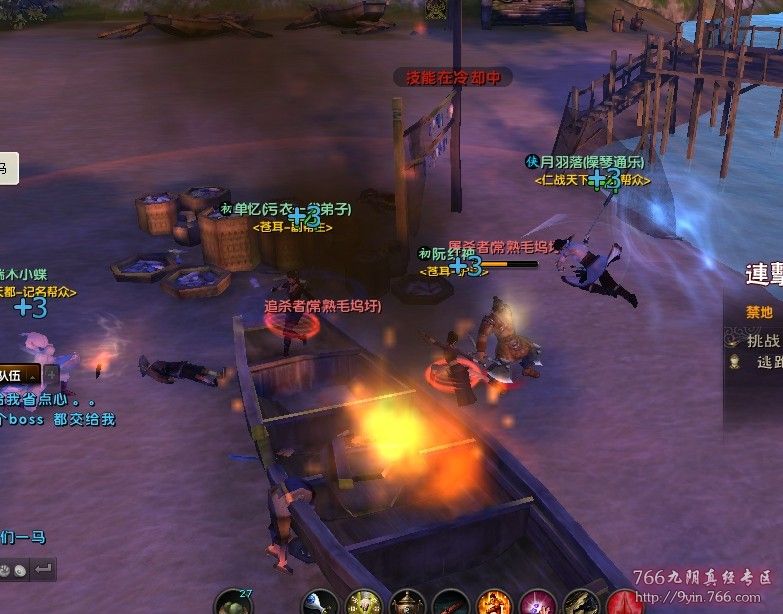783x614 pixels.
Task: Select the 逃跑 entry in the quest tracker
Action: (768, 362)
